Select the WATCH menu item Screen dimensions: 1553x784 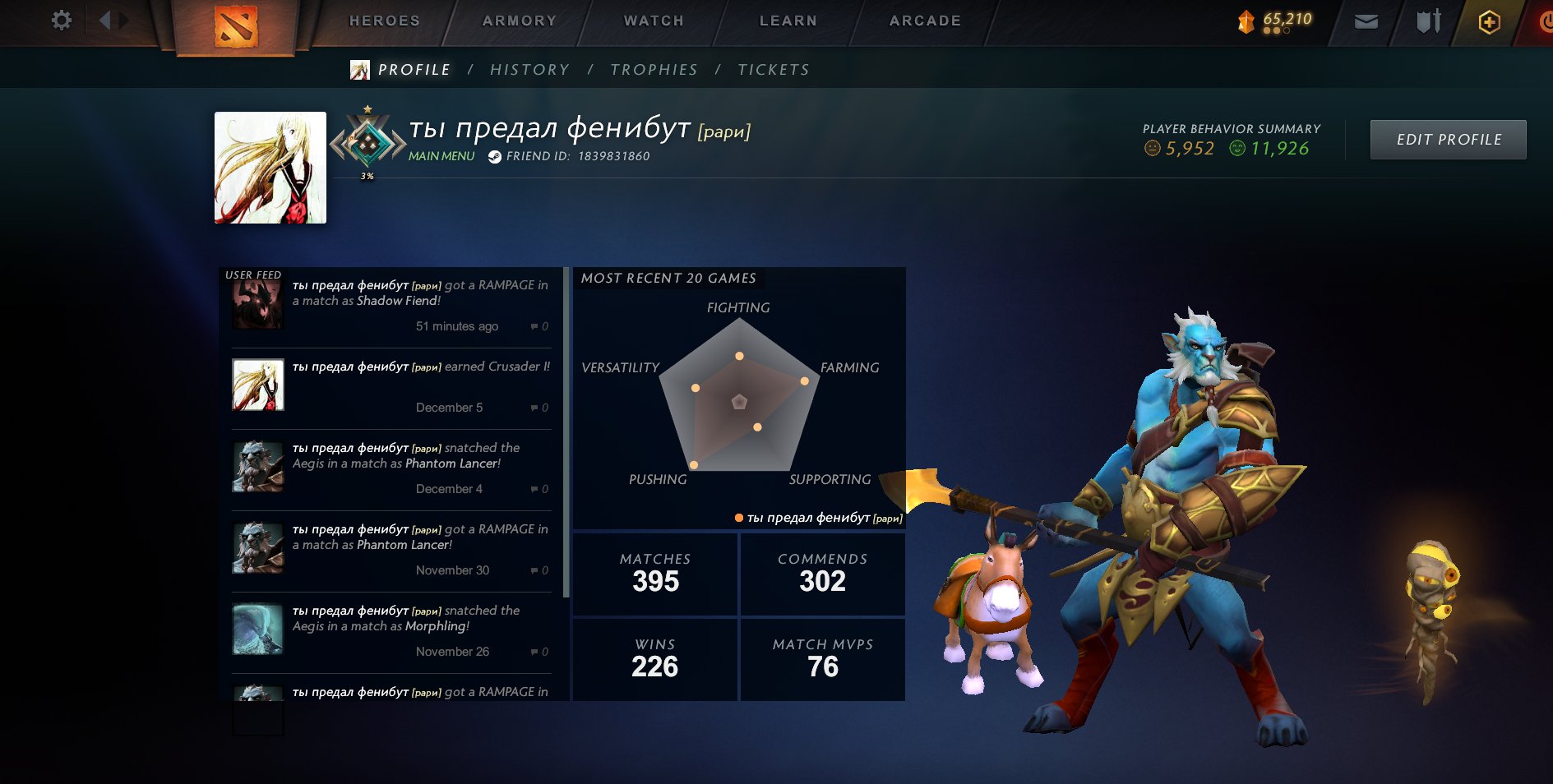tap(652, 20)
